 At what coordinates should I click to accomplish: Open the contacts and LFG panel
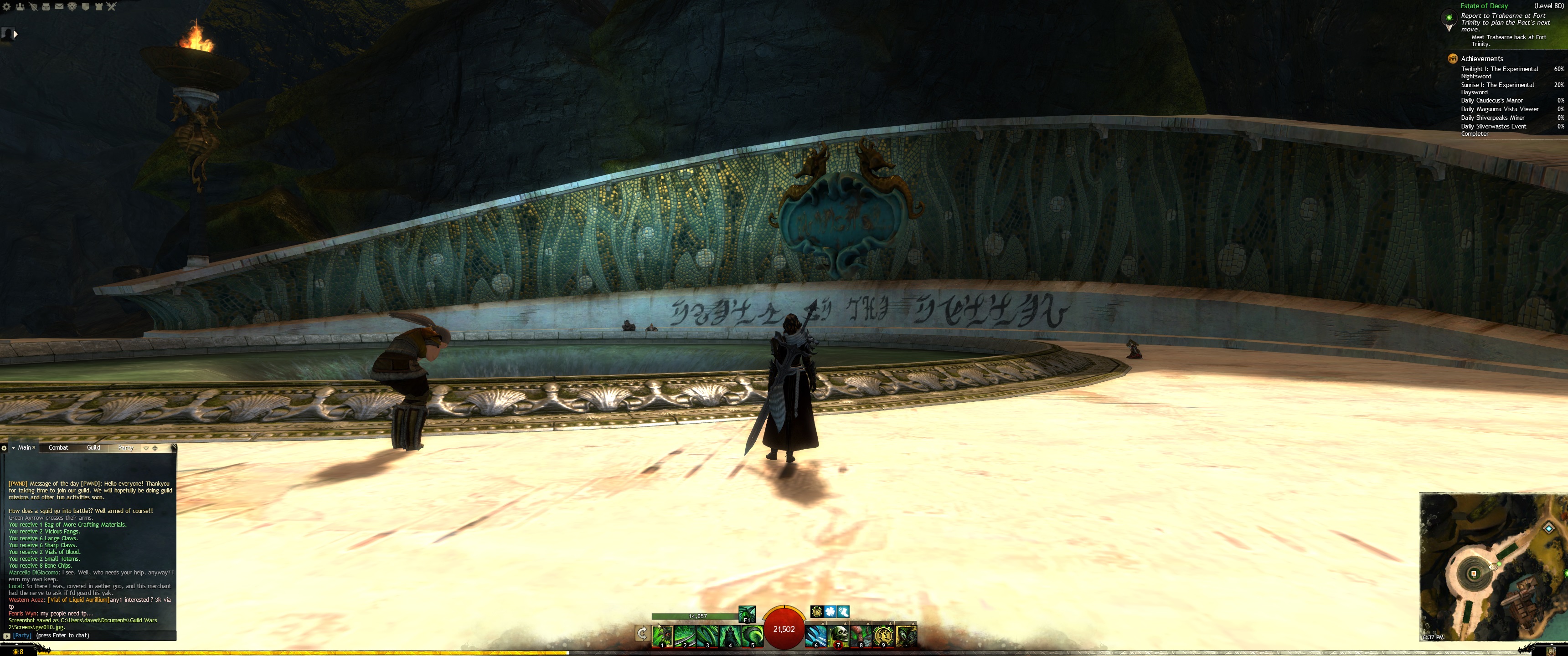[20, 7]
